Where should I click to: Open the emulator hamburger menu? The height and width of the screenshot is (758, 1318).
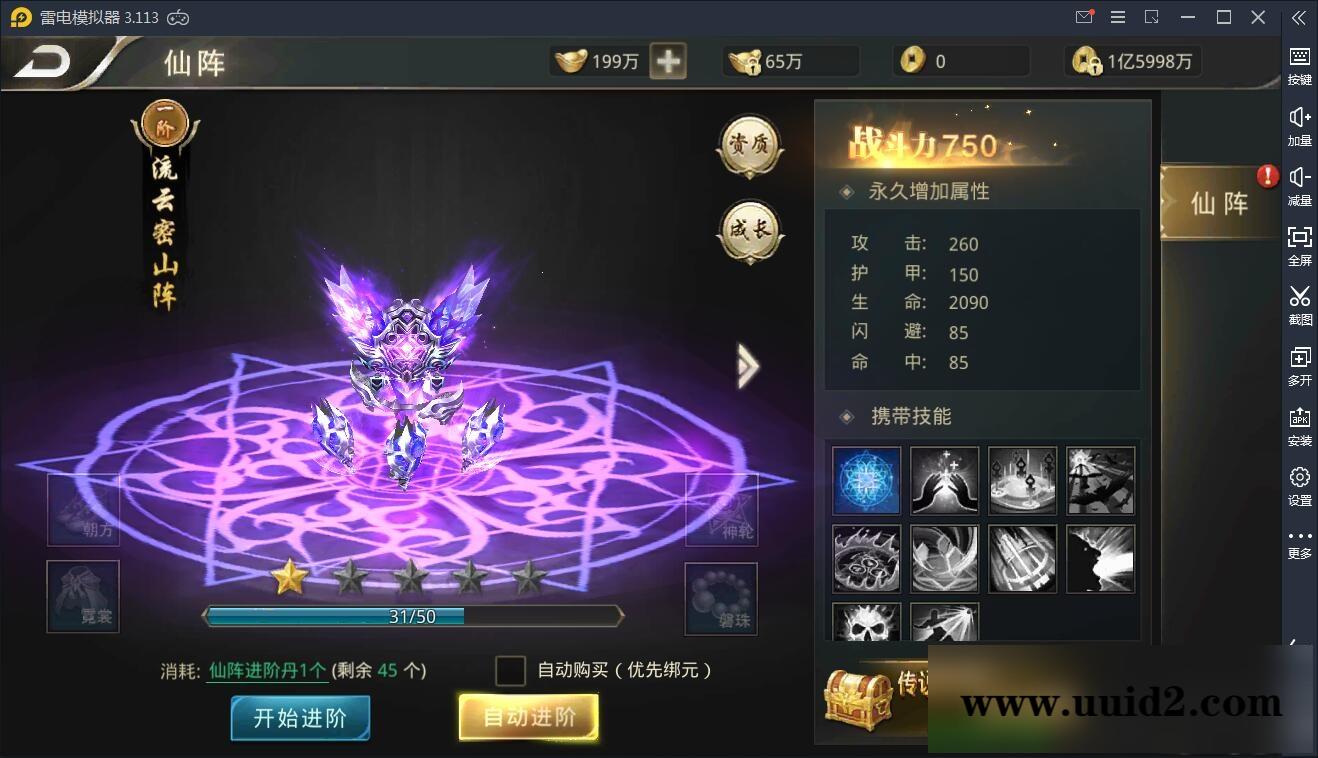click(1117, 17)
